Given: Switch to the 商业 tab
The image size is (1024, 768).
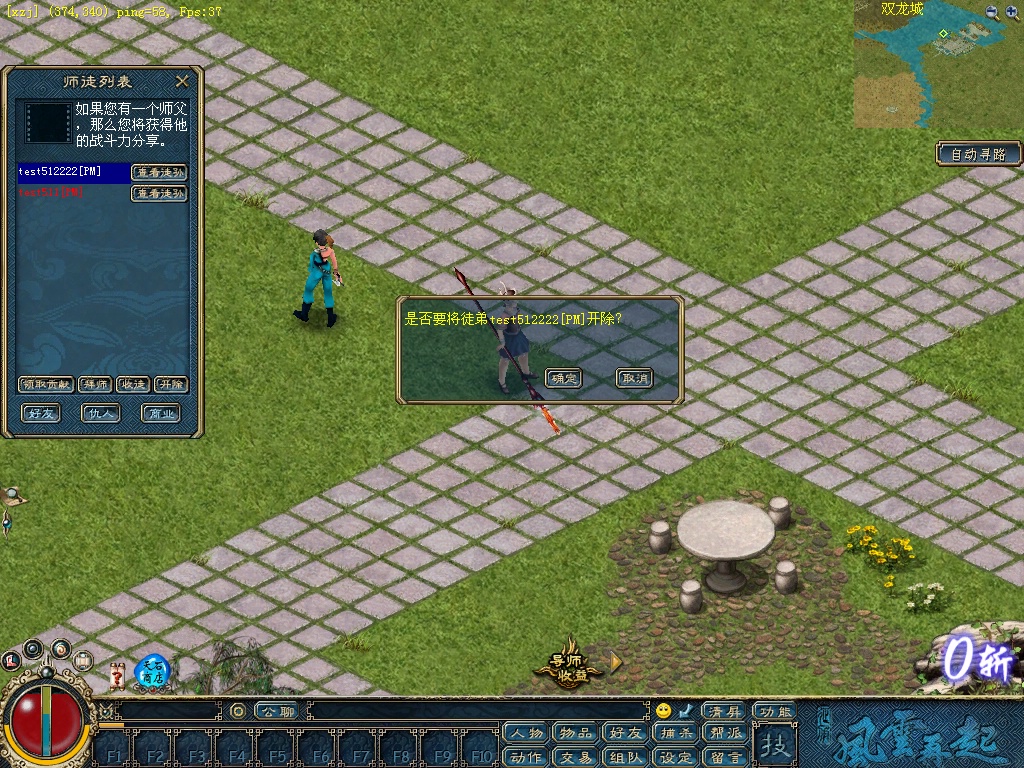Looking at the screenshot, I should click(x=160, y=413).
